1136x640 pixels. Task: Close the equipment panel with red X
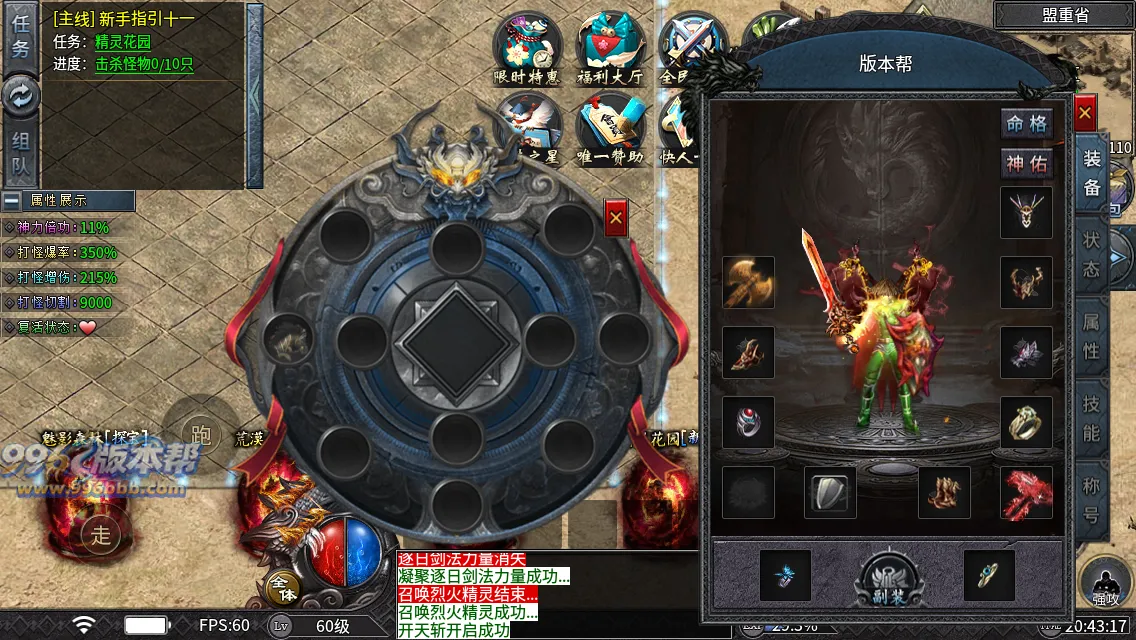[1085, 114]
